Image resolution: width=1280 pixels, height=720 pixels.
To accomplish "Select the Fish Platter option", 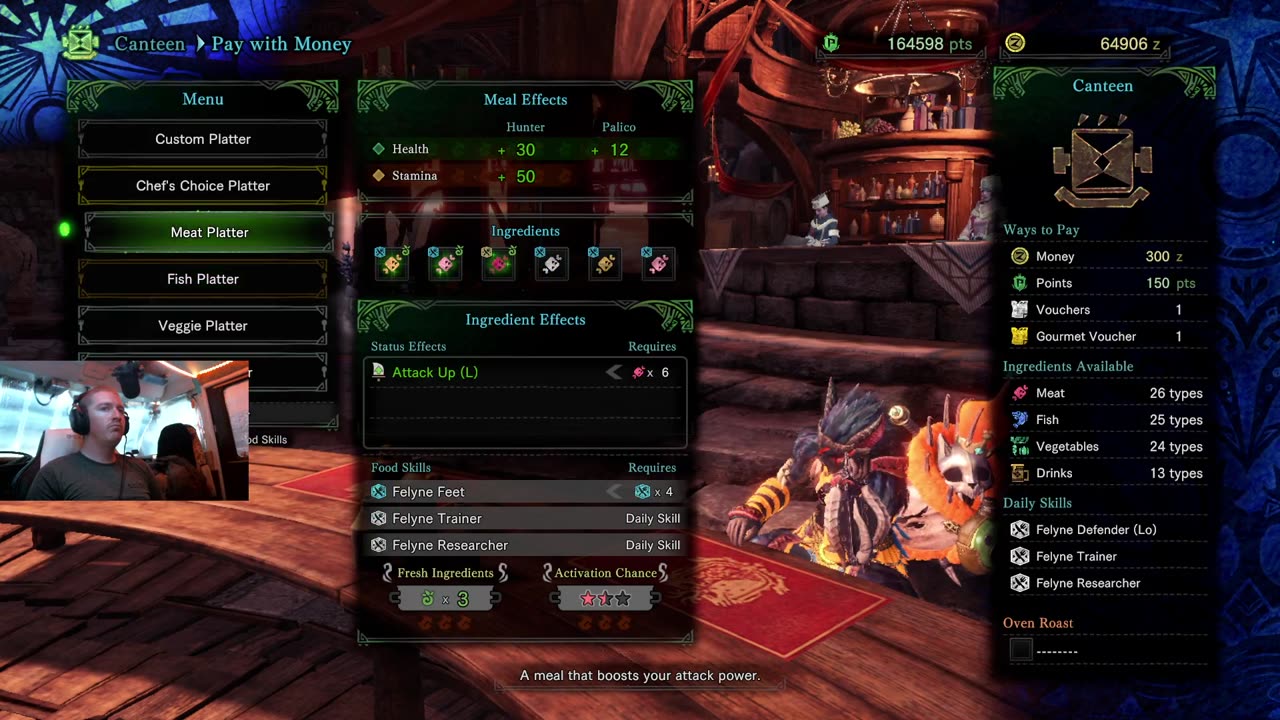I will coord(203,279).
